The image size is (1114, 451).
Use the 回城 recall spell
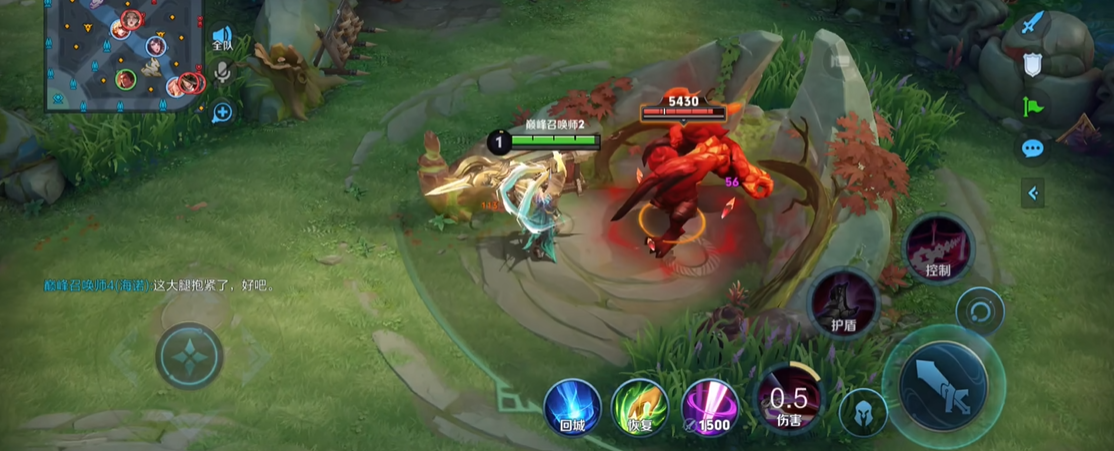(x=572, y=407)
